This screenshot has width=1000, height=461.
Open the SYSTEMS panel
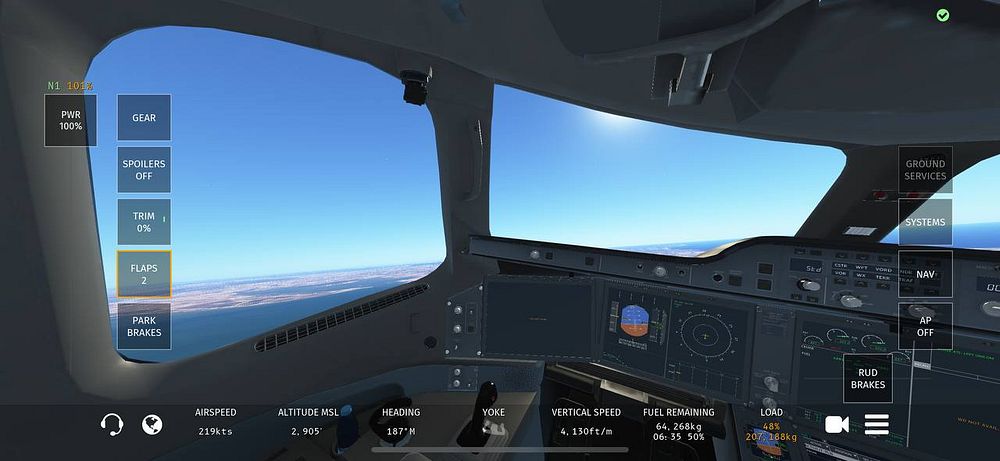coord(925,222)
